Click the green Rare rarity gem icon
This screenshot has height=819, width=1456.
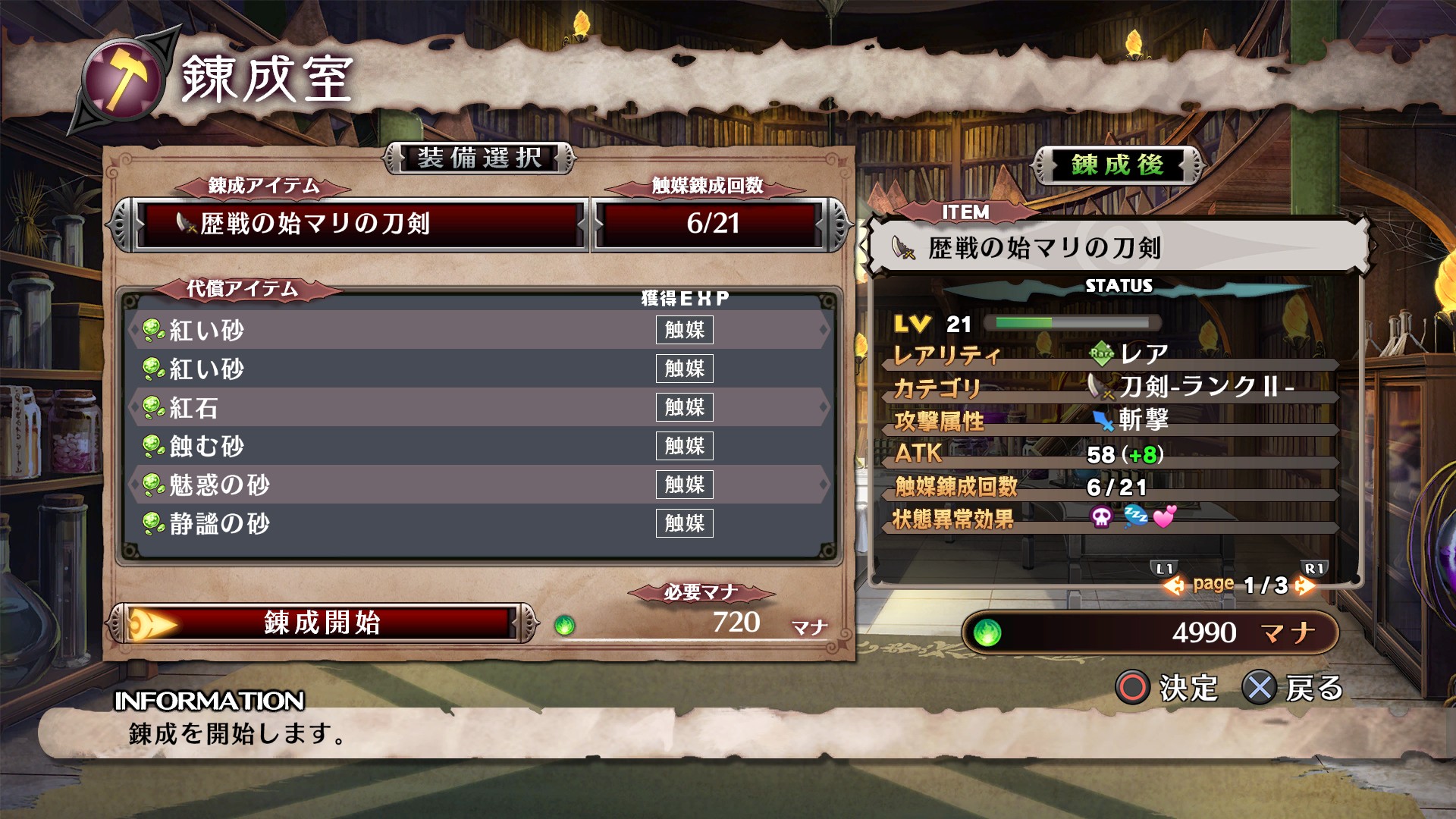click(x=1101, y=353)
